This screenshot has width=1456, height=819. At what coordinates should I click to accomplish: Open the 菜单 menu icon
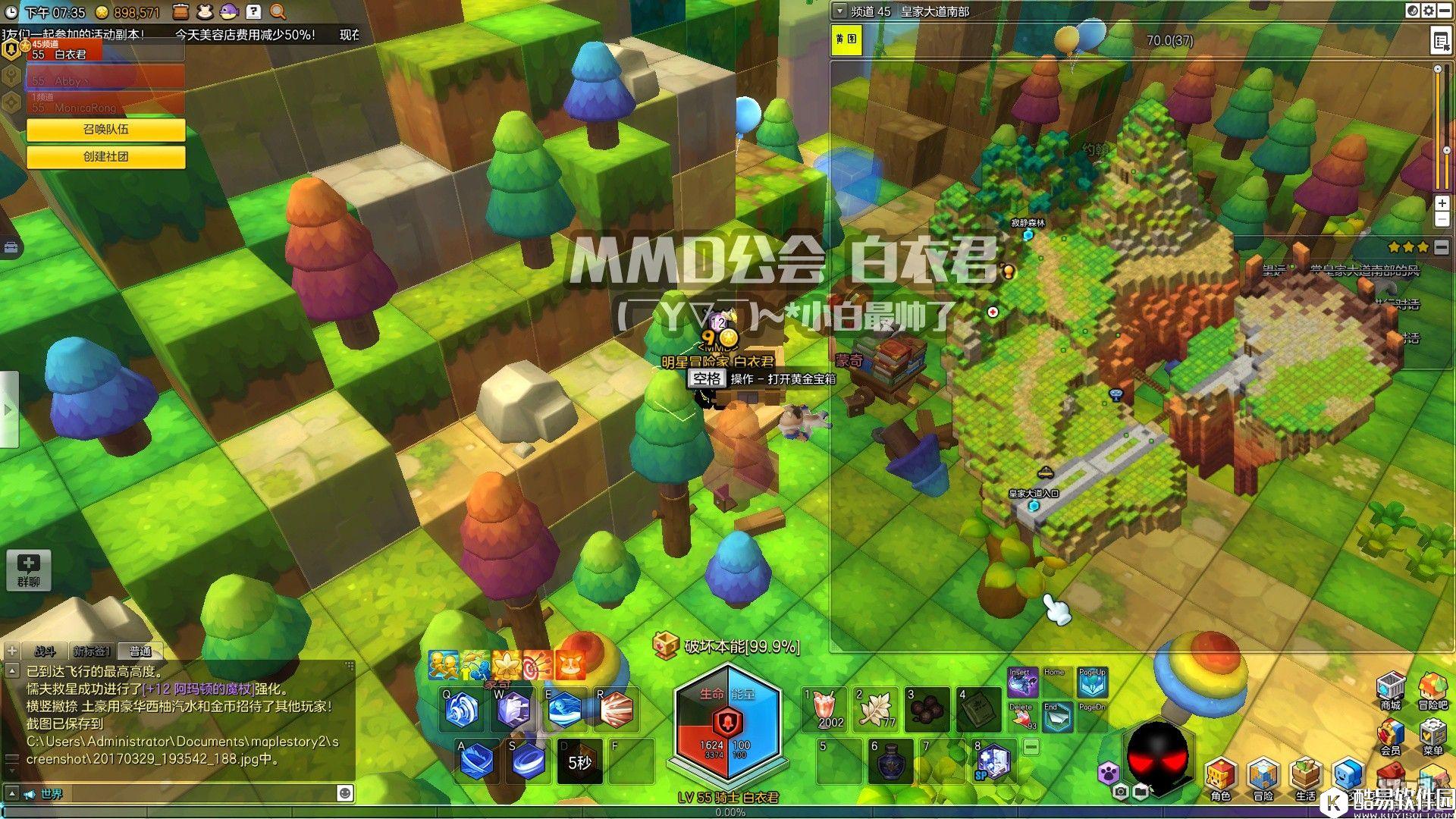(1432, 736)
